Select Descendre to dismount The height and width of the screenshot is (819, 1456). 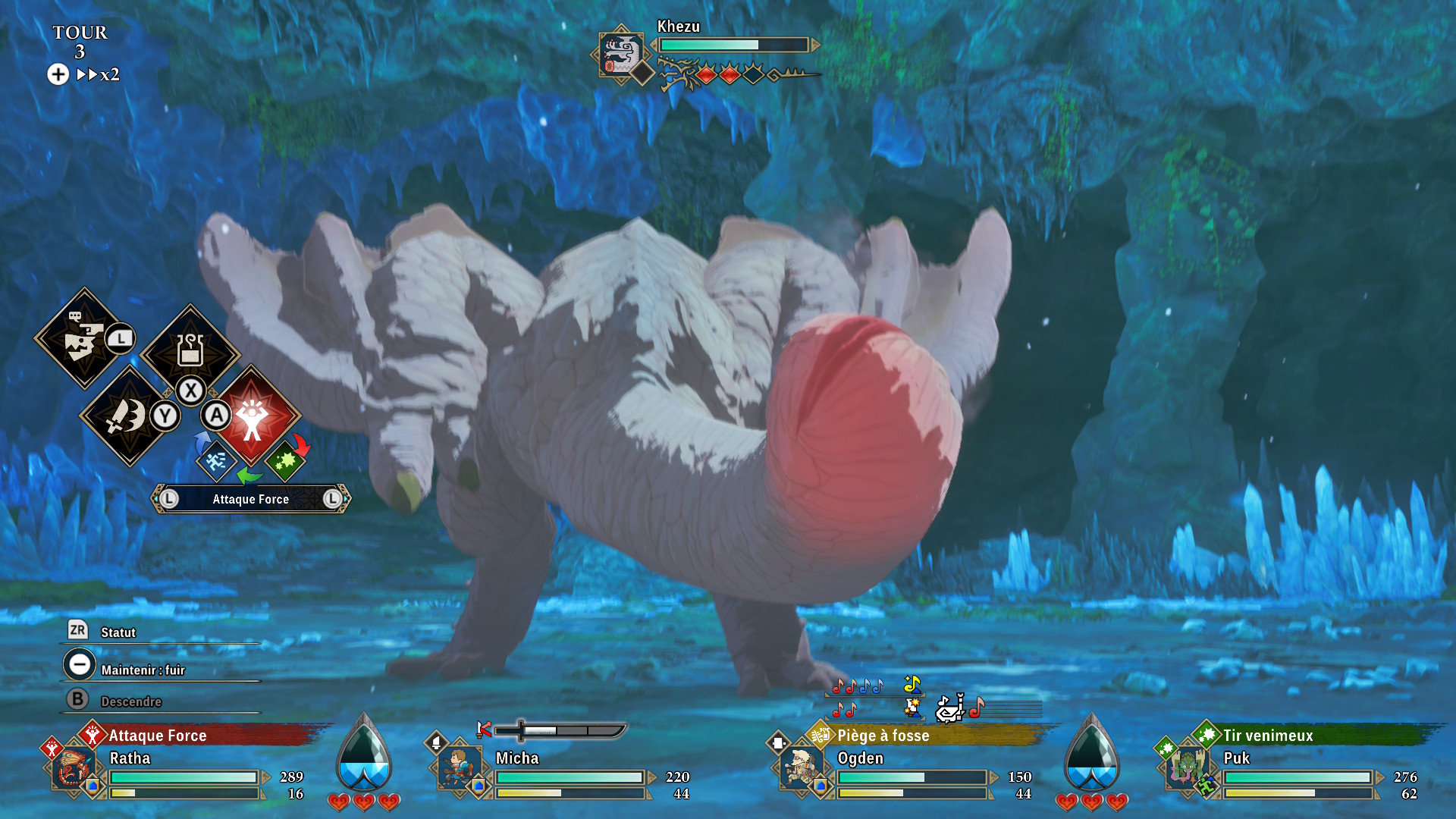(130, 701)
